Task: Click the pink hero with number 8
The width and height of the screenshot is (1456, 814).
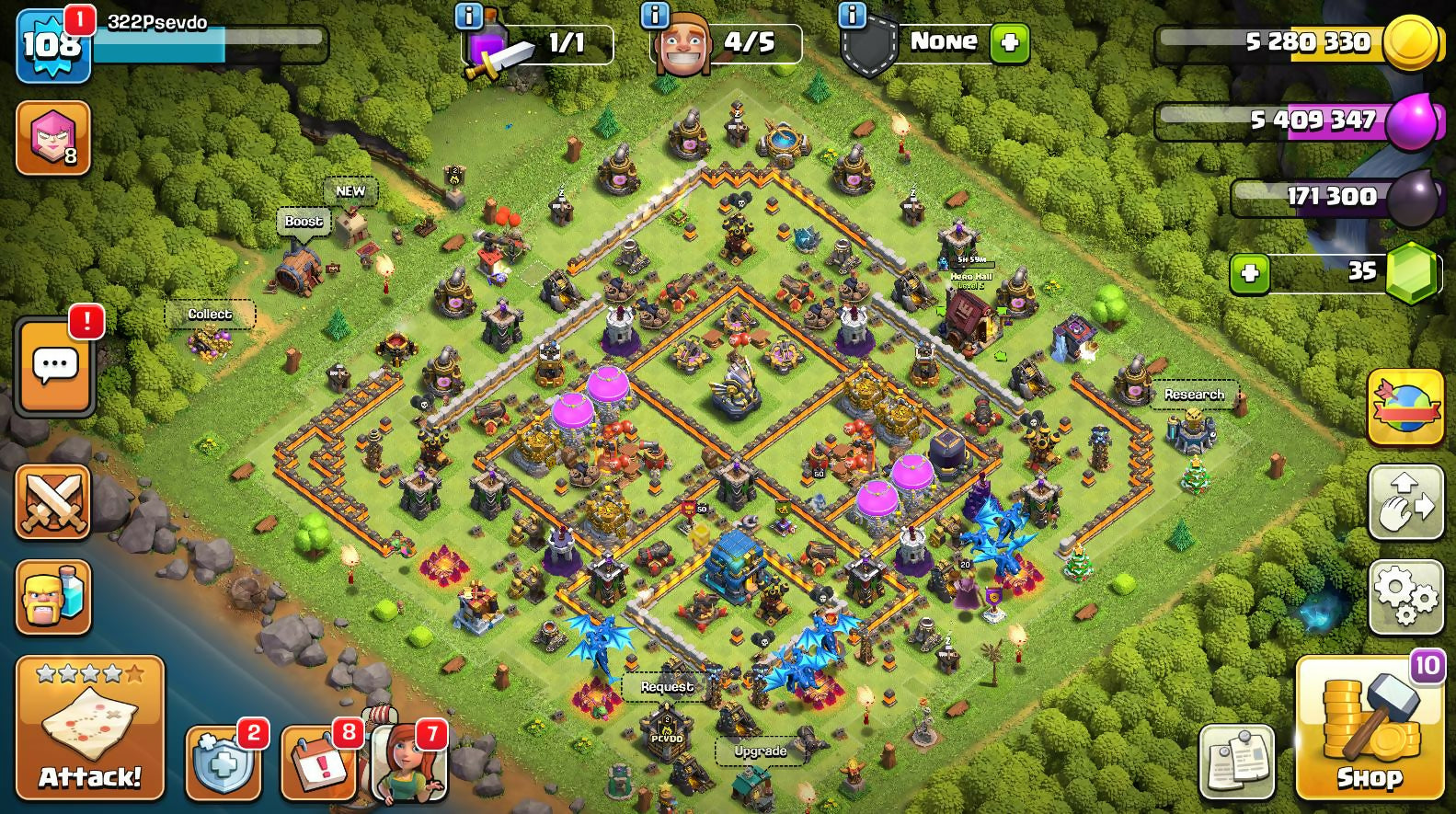Action: click(x=53, y=138)
